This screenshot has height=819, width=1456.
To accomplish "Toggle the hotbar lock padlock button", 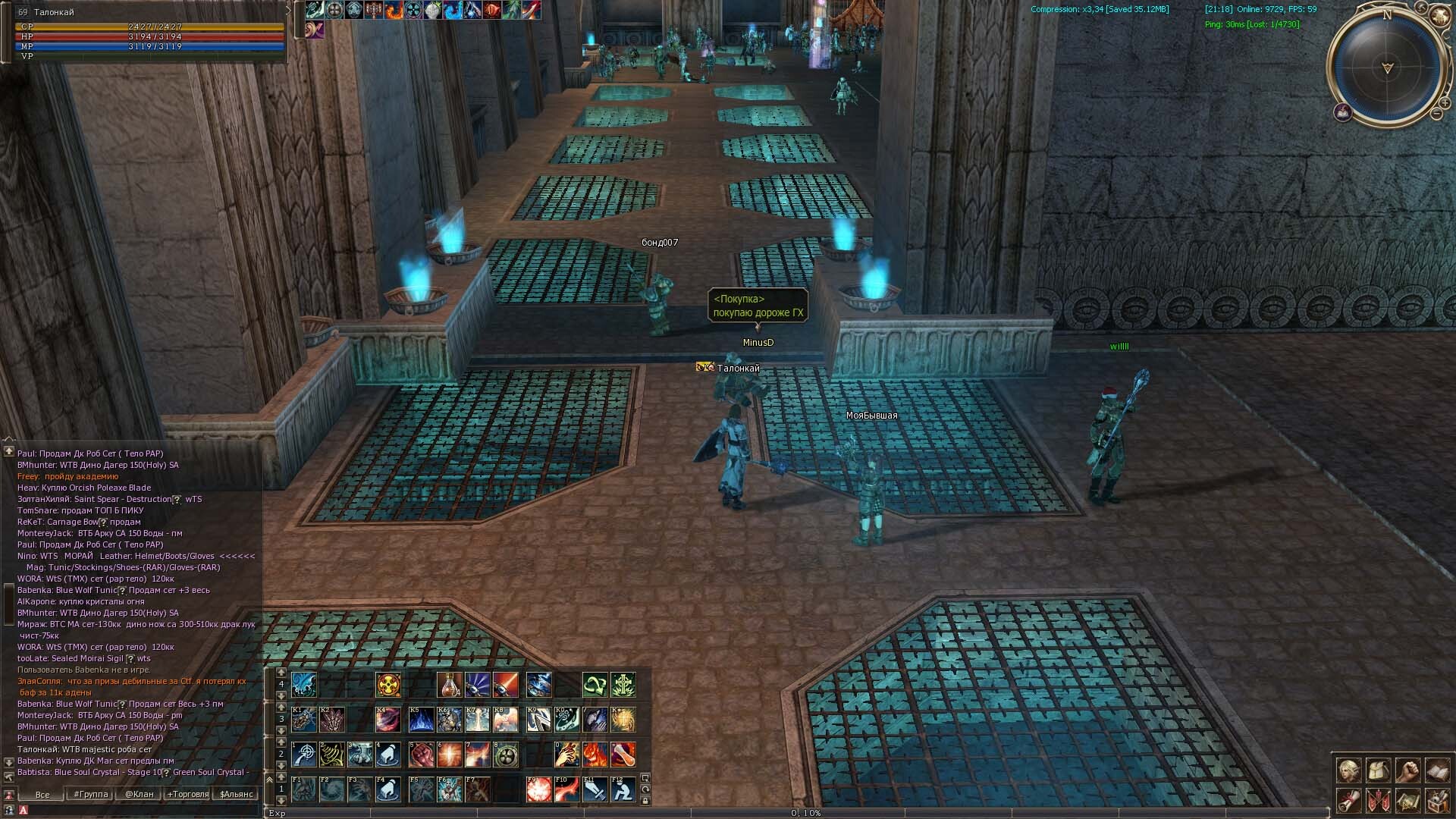I will [645, 800].
